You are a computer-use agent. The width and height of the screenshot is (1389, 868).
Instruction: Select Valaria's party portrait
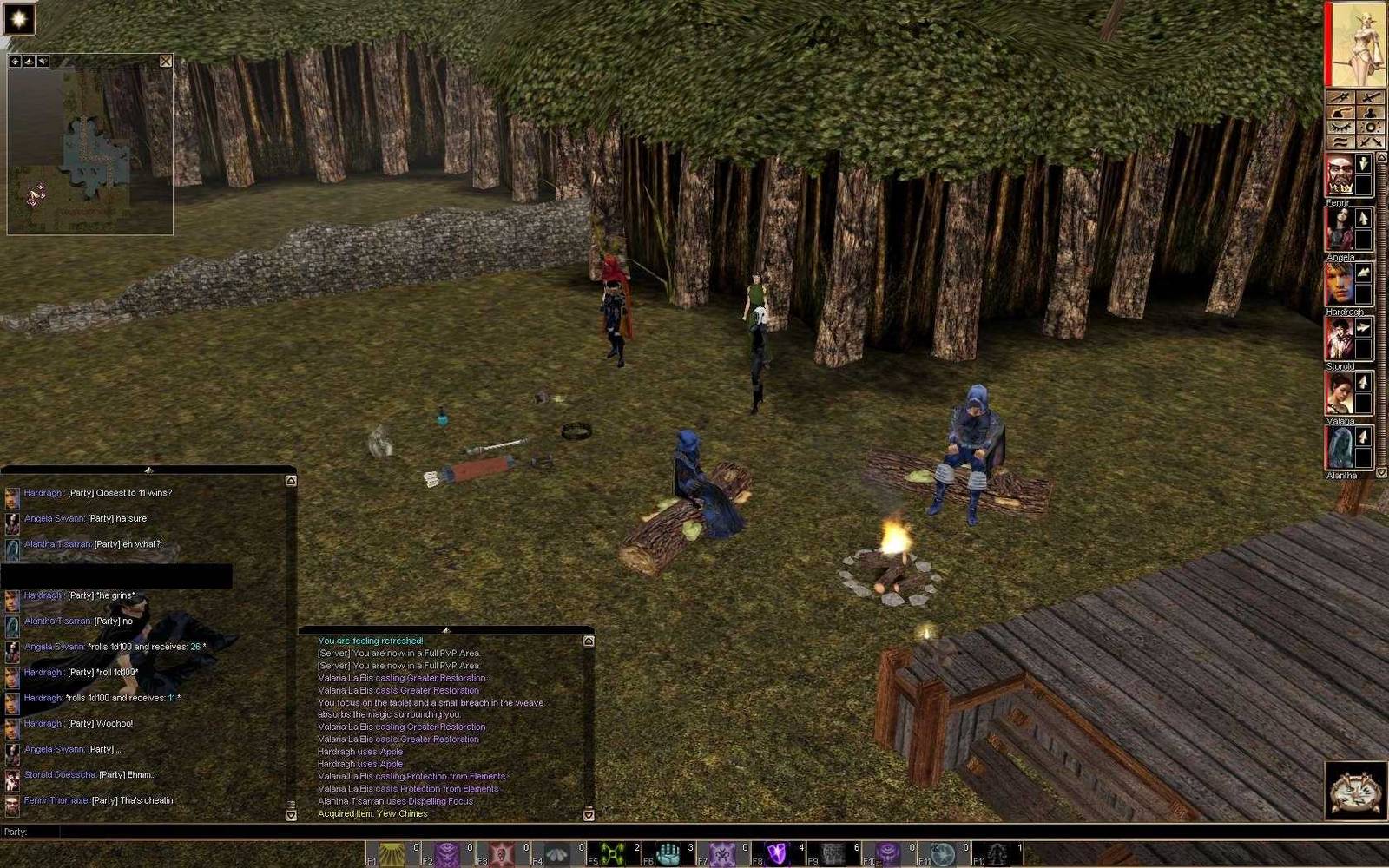point(1340,394)
